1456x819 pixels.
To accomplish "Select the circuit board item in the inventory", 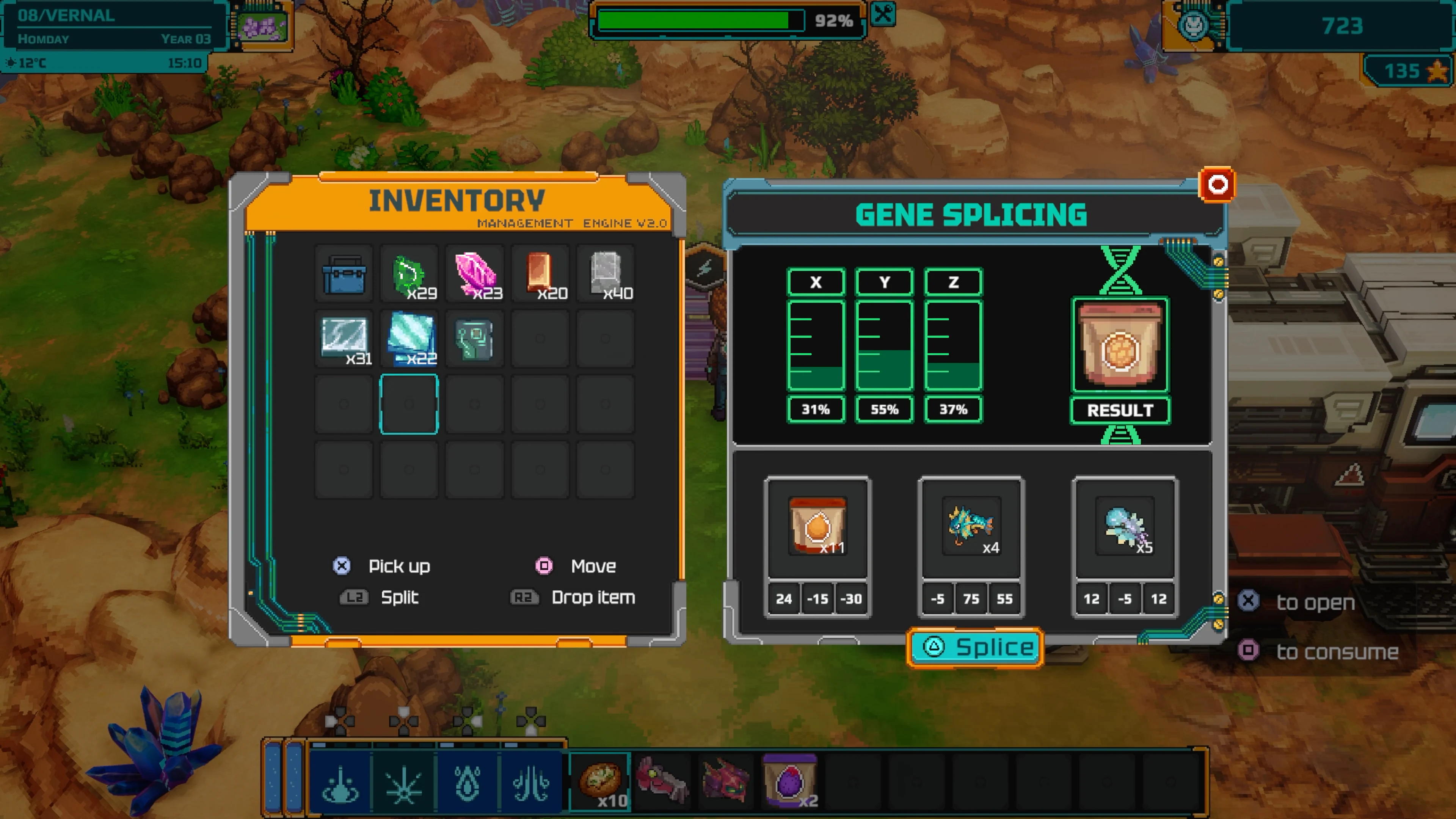I will [474, 340].
